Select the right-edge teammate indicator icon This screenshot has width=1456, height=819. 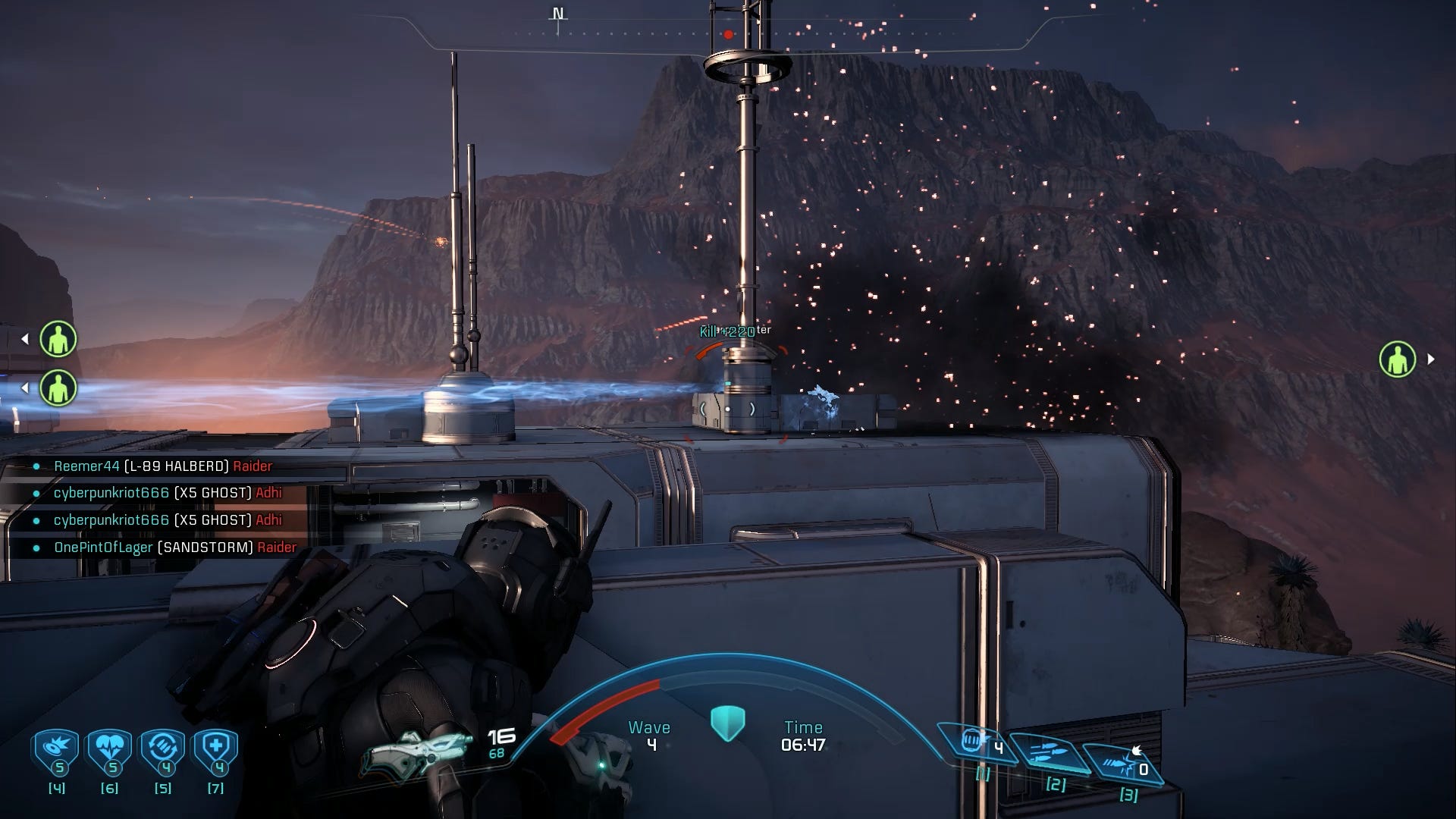click(x=1397, y=359)
